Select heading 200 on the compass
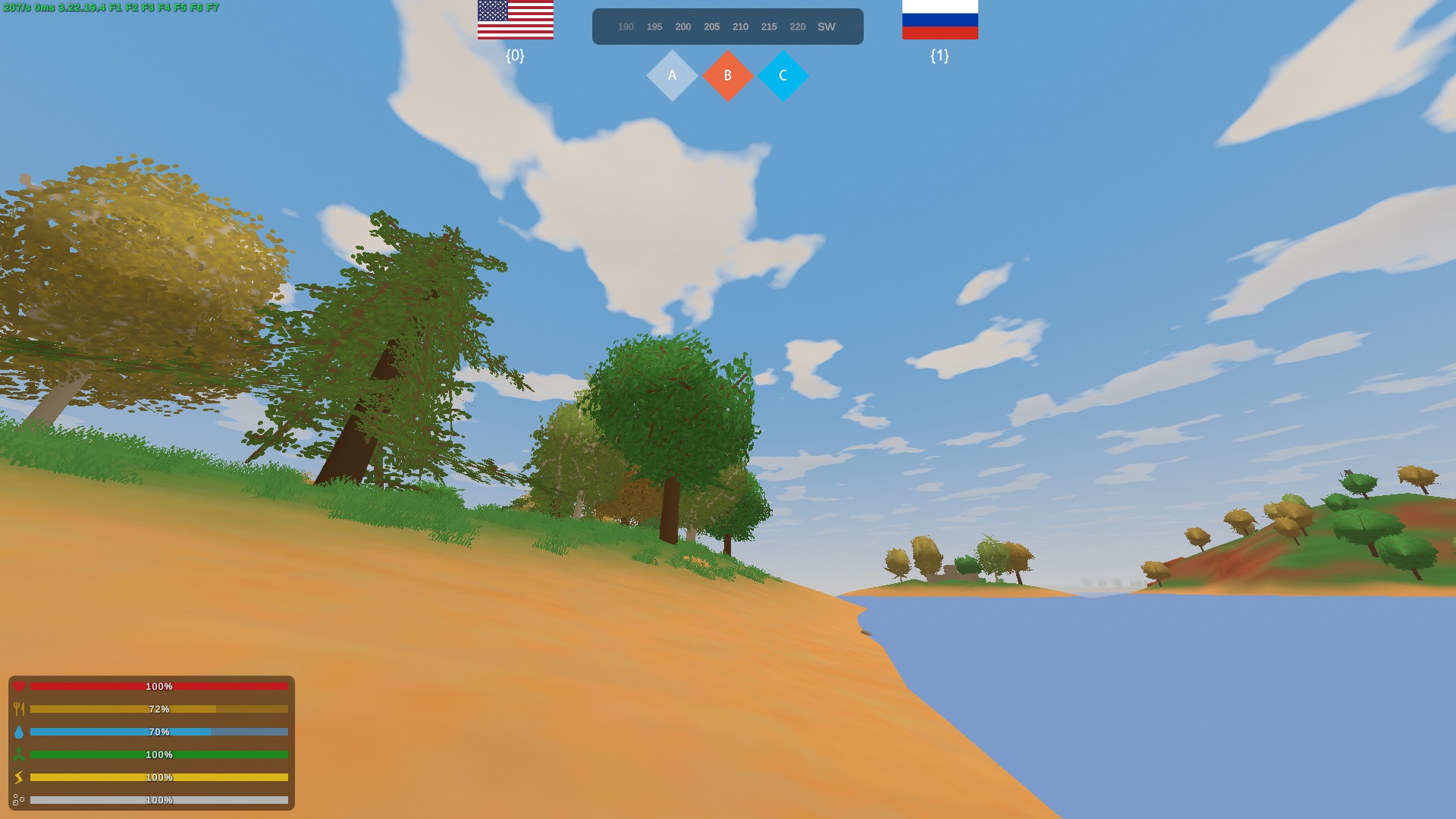 click(x=683, y=27)
